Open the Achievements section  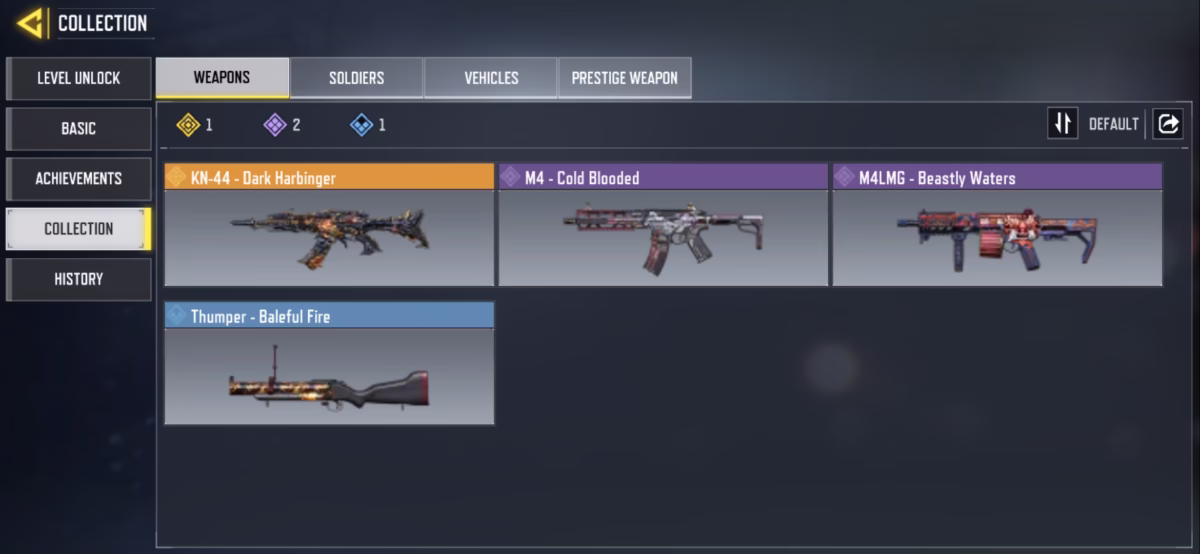point(79,178)
